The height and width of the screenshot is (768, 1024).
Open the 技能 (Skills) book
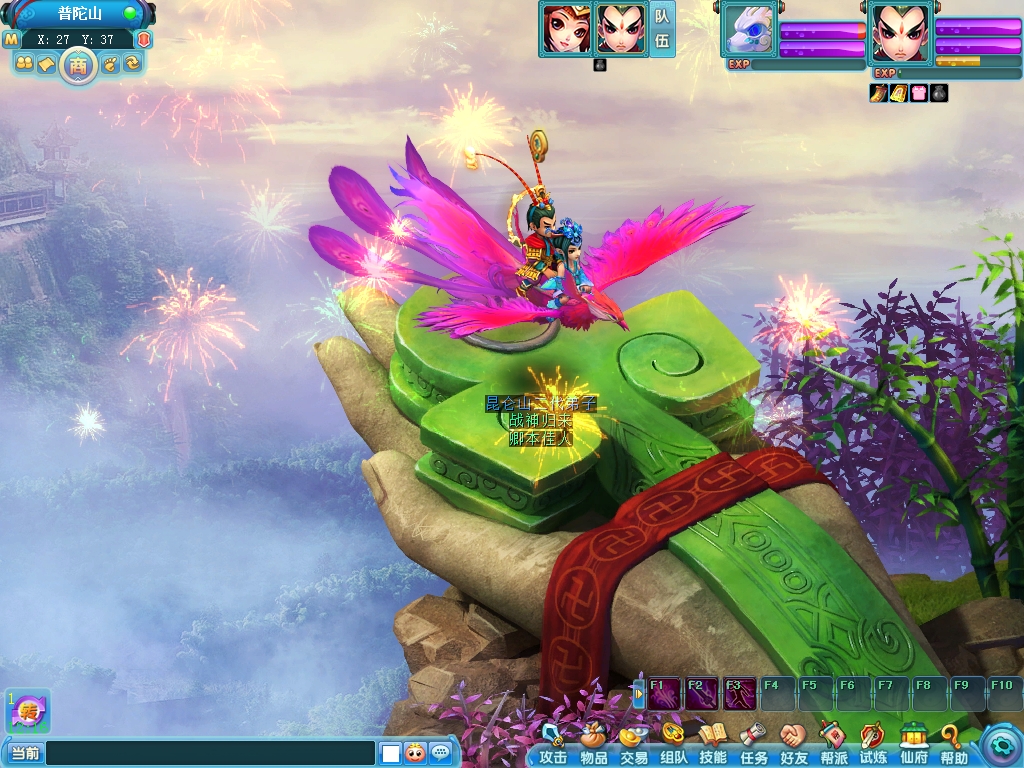[713, 744]
